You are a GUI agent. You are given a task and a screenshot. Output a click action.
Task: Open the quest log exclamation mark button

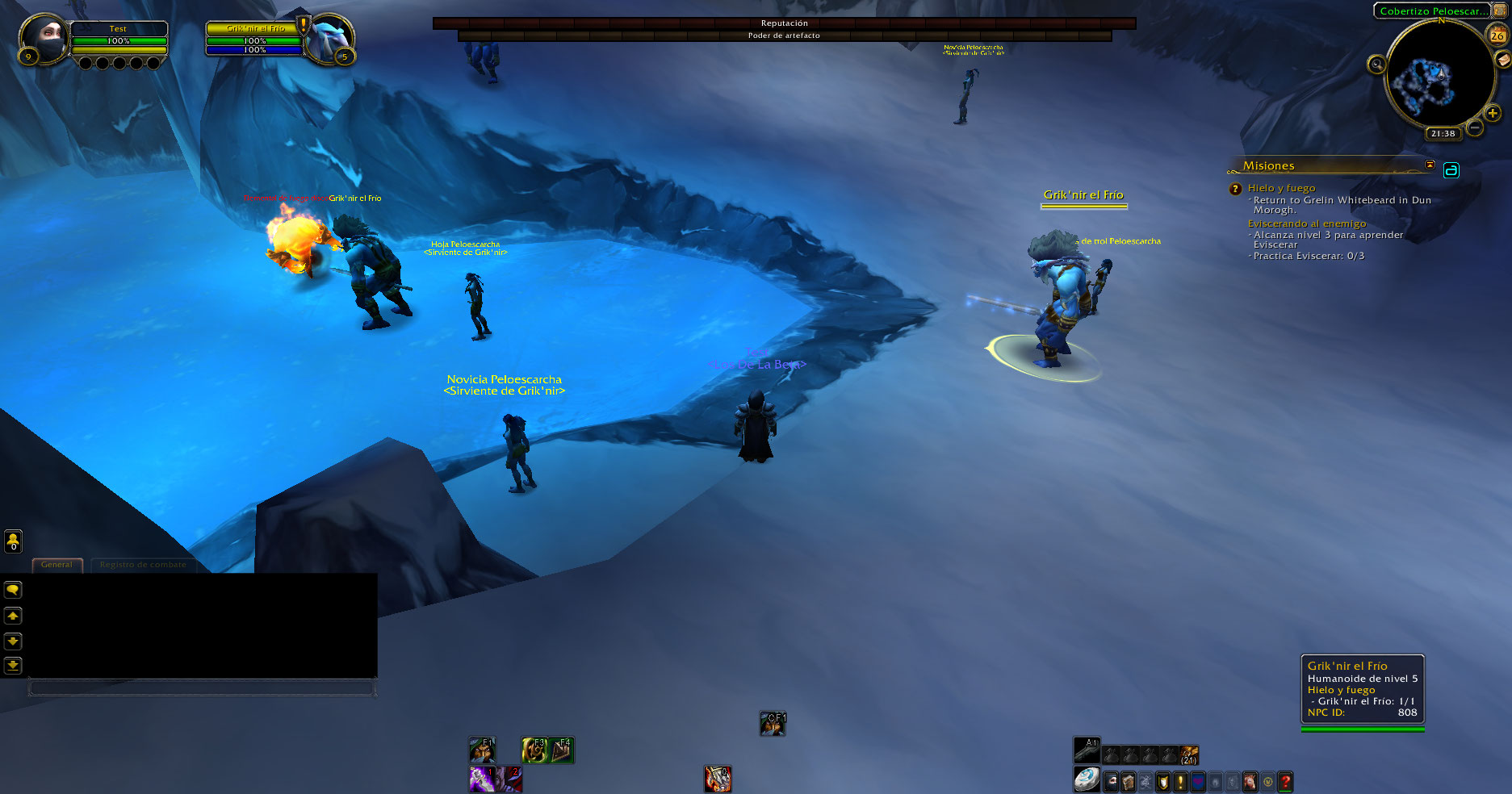(x=1180, y=781)
